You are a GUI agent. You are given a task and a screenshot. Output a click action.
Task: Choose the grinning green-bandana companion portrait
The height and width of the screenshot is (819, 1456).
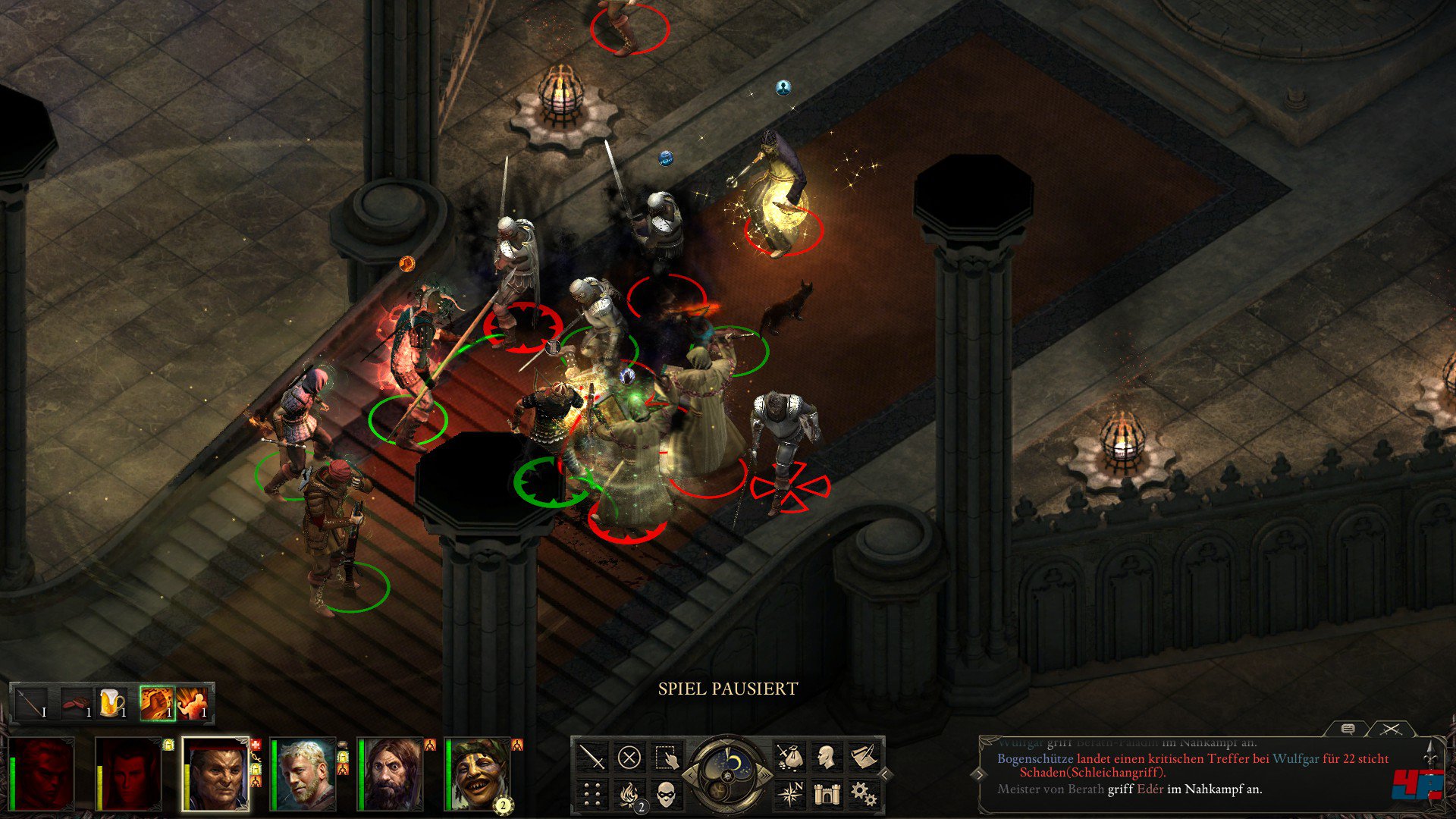[x=478, y=773]
